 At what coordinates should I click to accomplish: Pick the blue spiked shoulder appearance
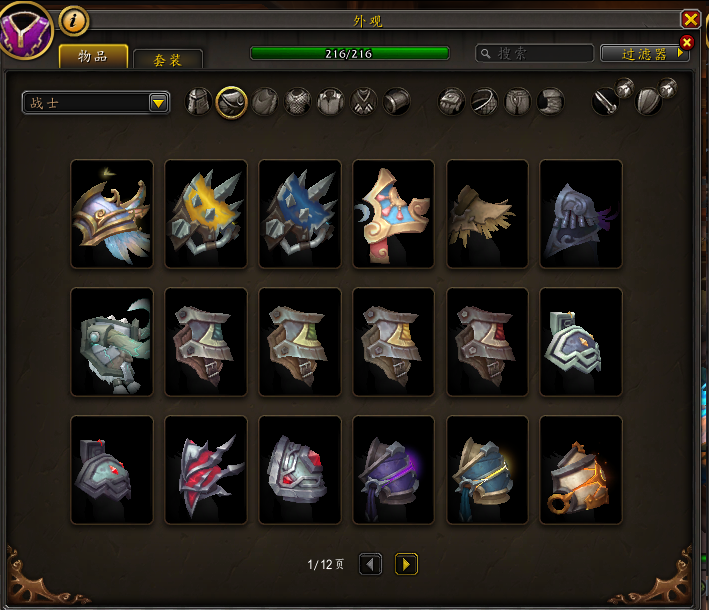tap(300, 213)
